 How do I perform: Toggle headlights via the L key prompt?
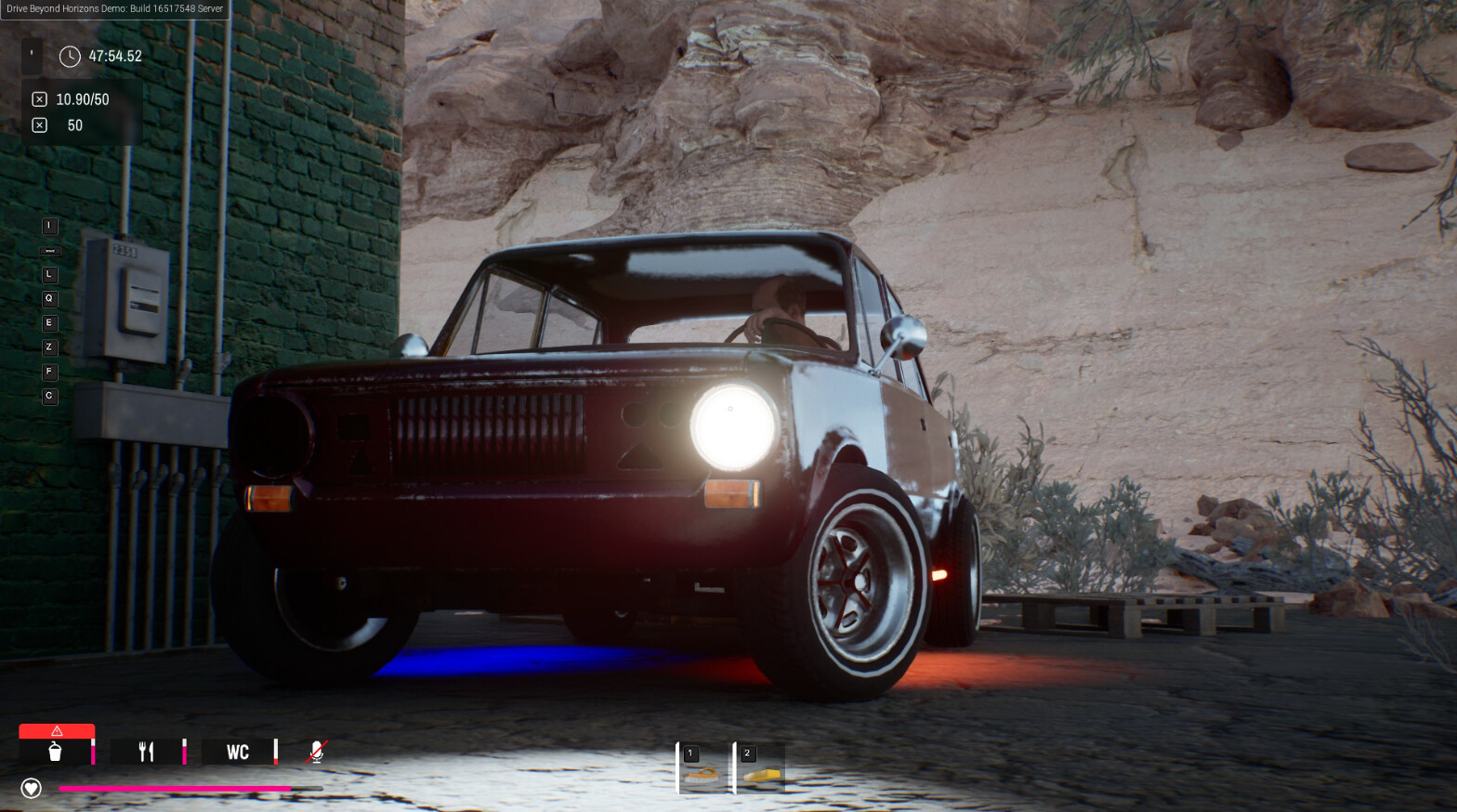(x=49, y=274)
